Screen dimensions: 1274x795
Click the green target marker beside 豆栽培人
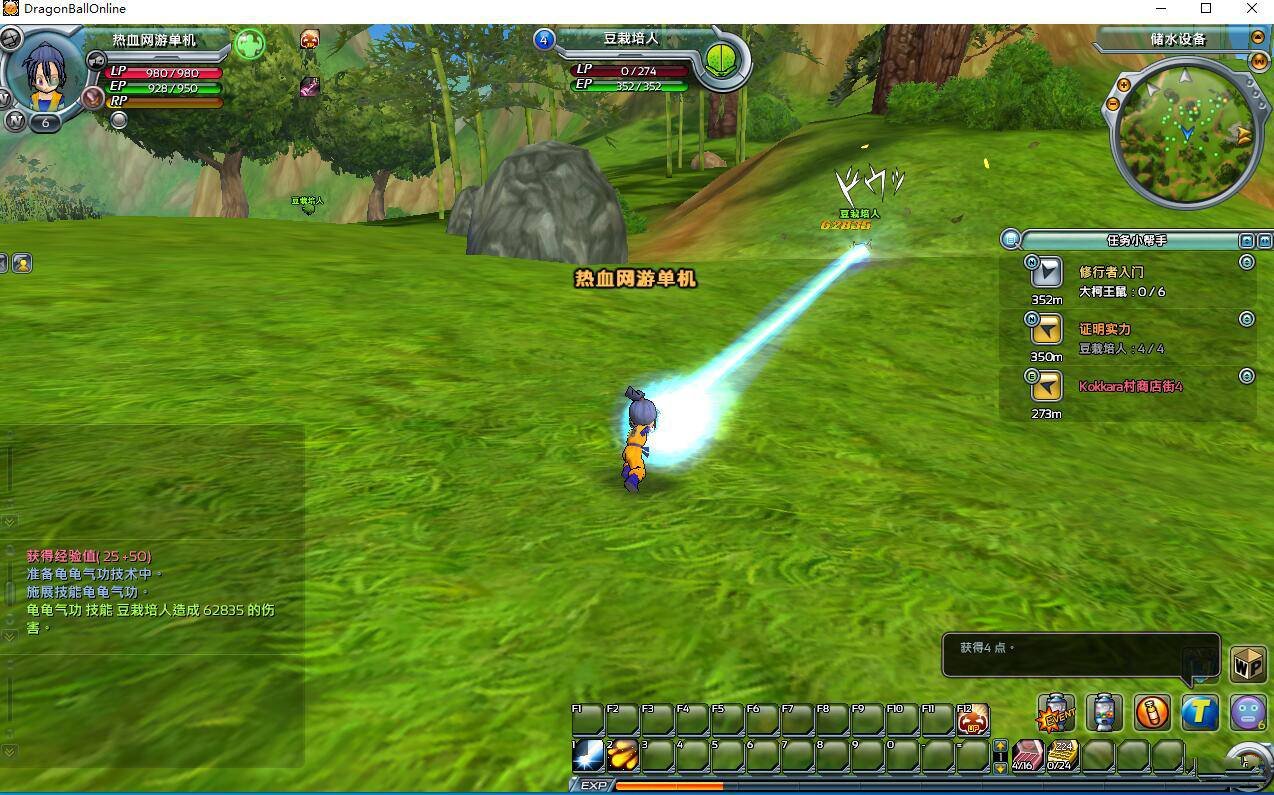coord(720,59)
